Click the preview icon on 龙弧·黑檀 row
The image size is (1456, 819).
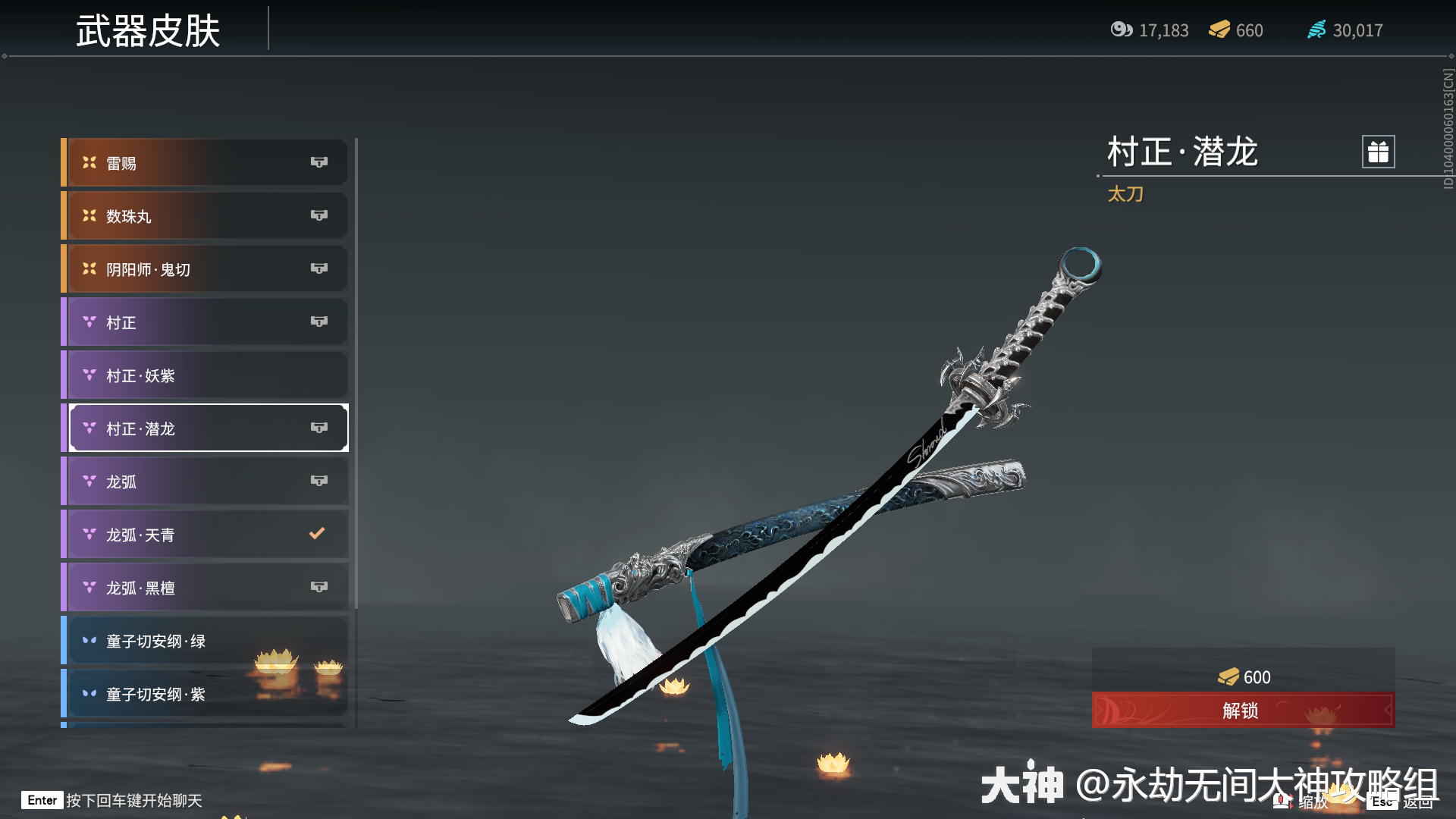(x=319, y=586)
